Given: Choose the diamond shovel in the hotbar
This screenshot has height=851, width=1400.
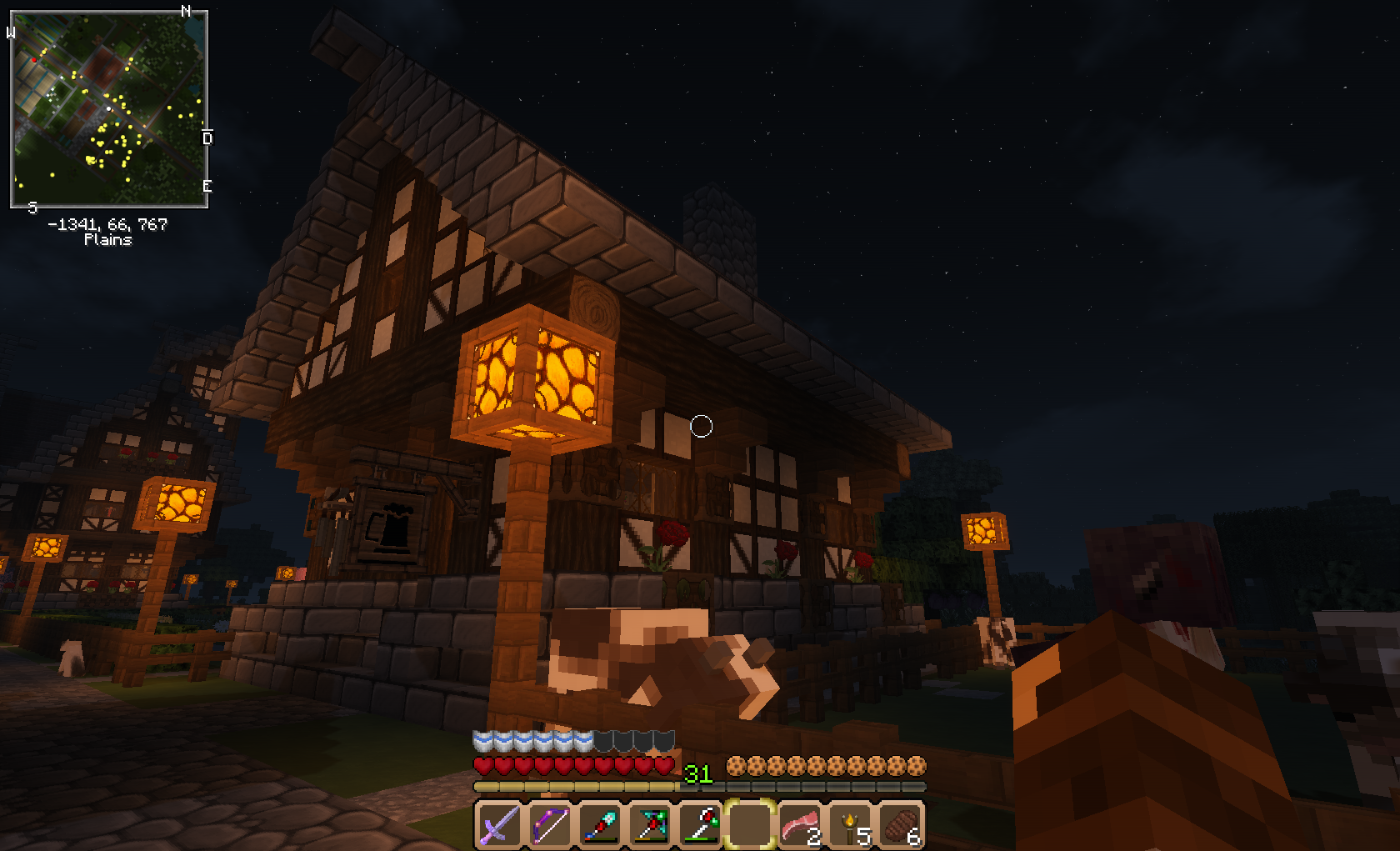Looking at the screenshot, I should click(x=600, y=825).
